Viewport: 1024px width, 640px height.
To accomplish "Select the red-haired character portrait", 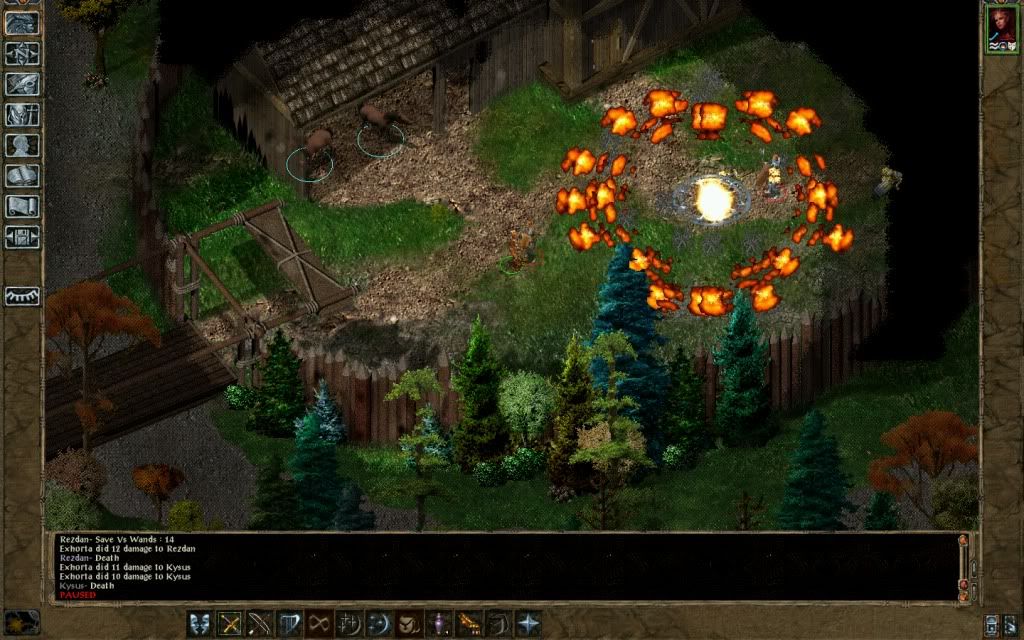I will 1001,28.
